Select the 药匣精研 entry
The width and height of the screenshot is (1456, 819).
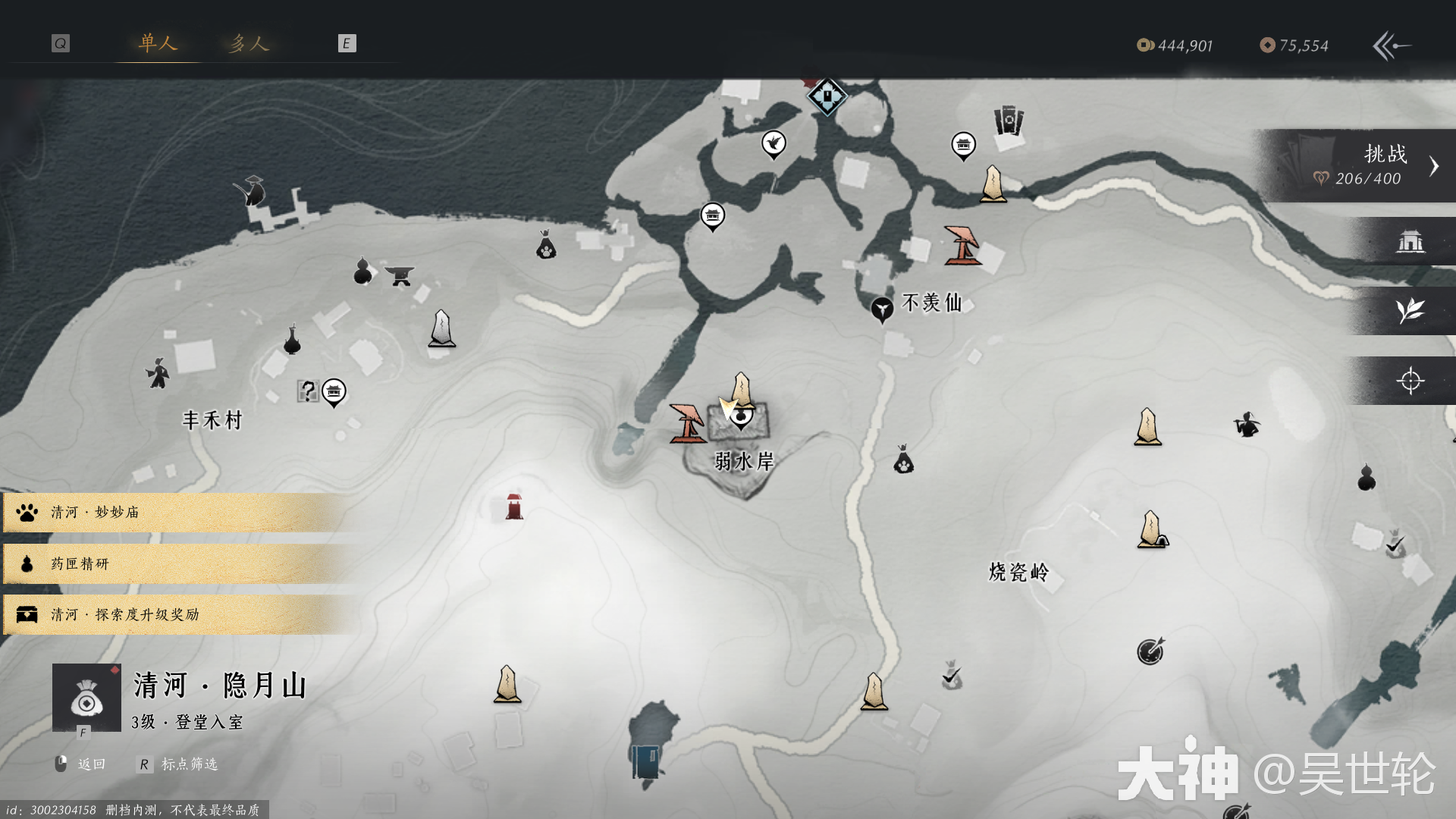coord(174,563)
